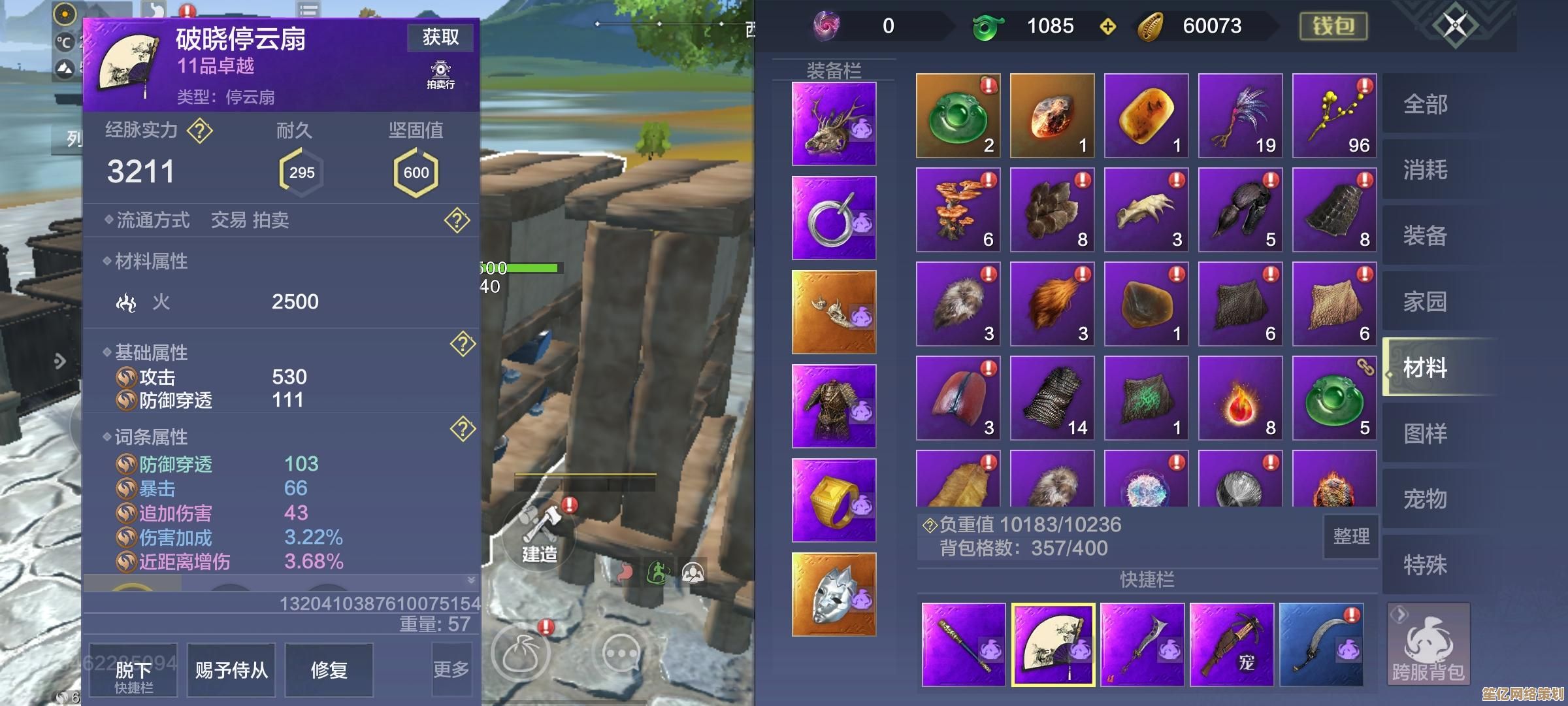The height and width of the screenshot is (706, 1568).
Task: Switch to the 装备 equipment tab
Action: pyautogui.click(x=1426, y=235)
